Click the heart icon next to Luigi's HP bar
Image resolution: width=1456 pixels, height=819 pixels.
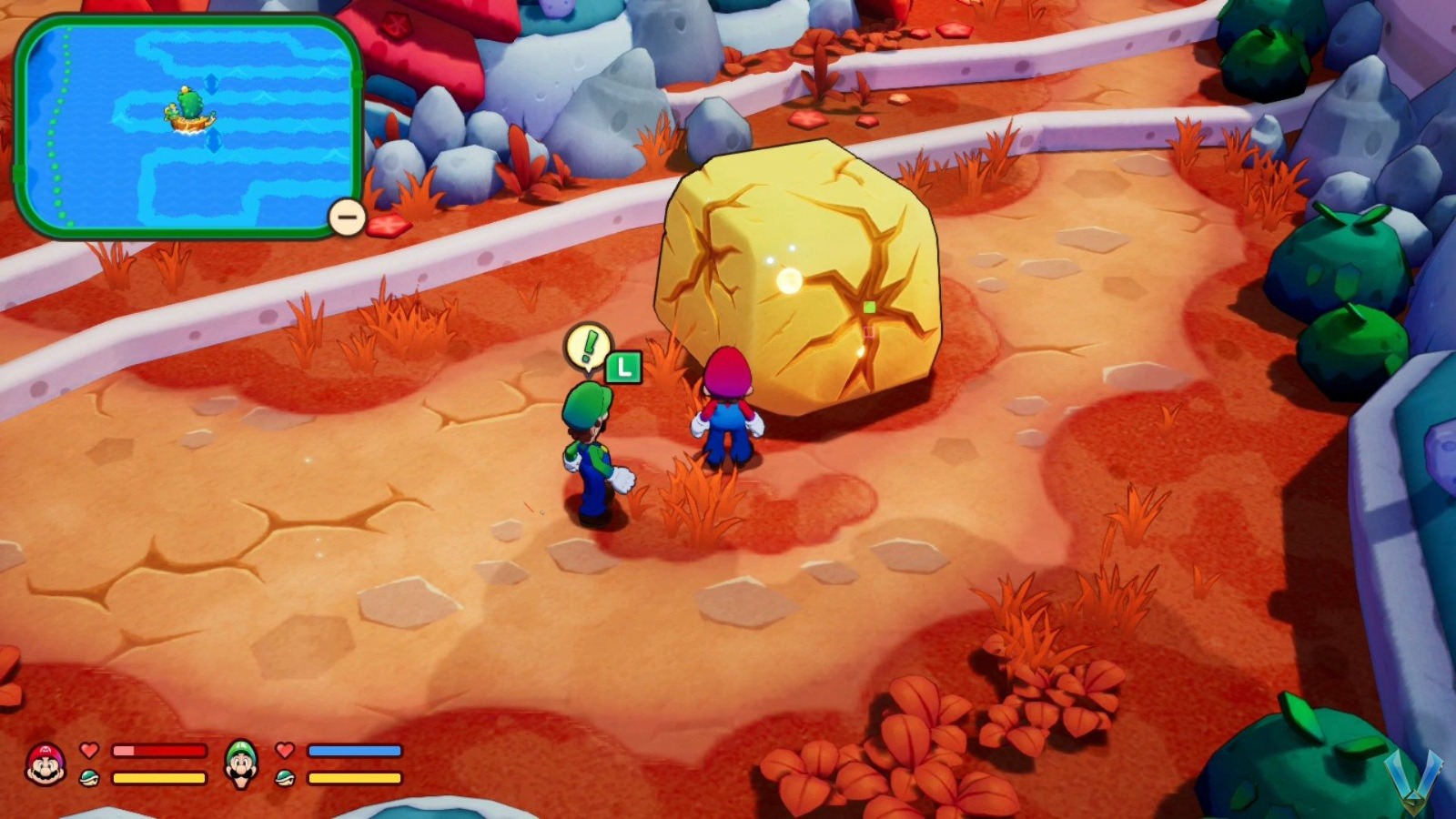pos(285,751)
